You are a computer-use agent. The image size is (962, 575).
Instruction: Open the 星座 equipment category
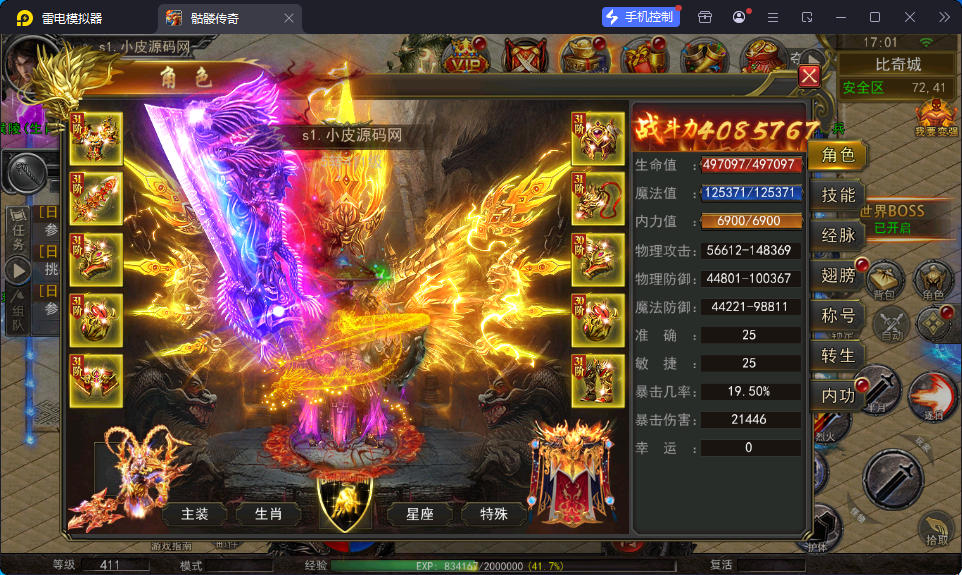[420, 514]
